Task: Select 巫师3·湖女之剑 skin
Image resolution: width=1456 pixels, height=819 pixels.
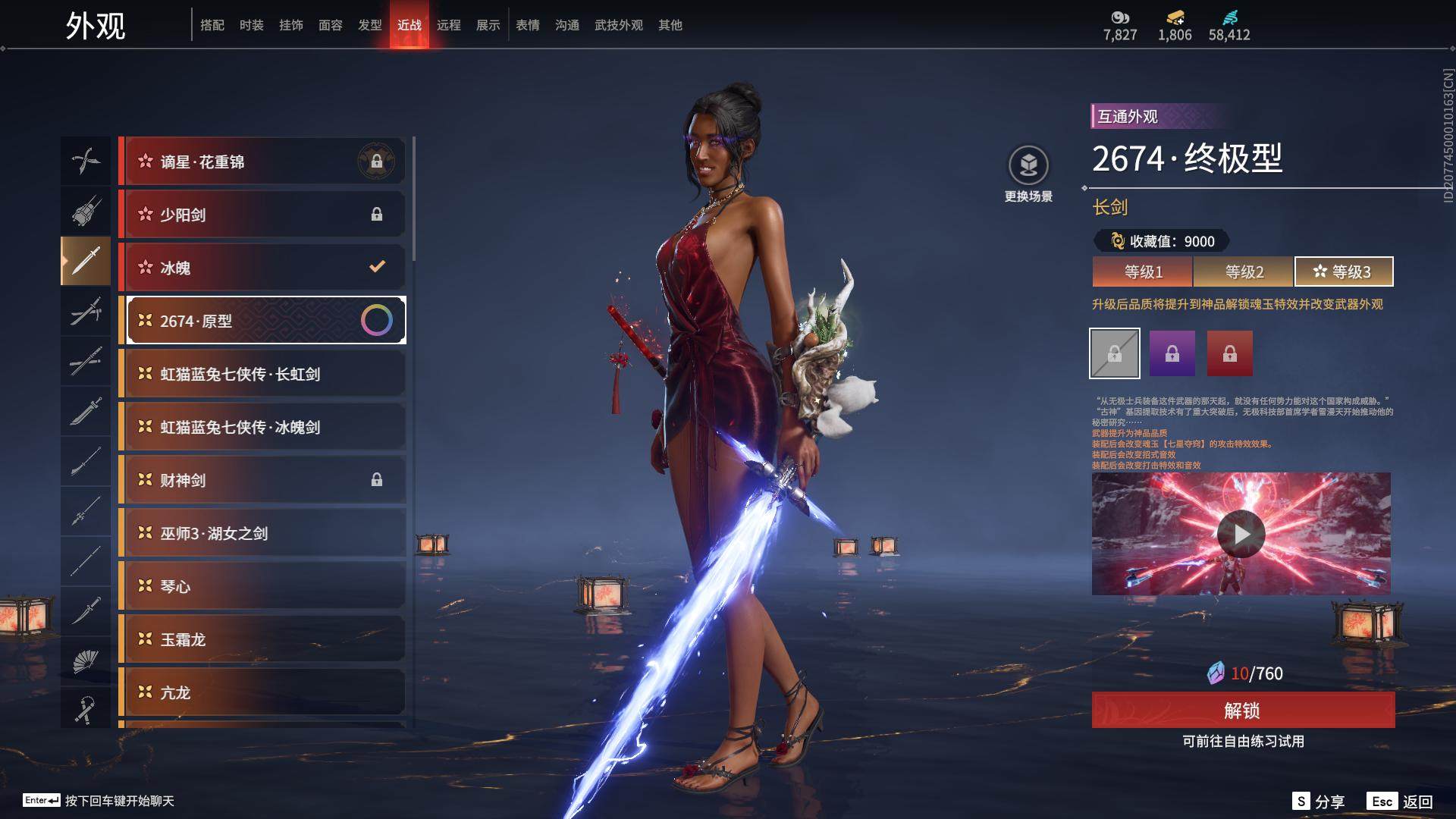Action: [262, 533]
